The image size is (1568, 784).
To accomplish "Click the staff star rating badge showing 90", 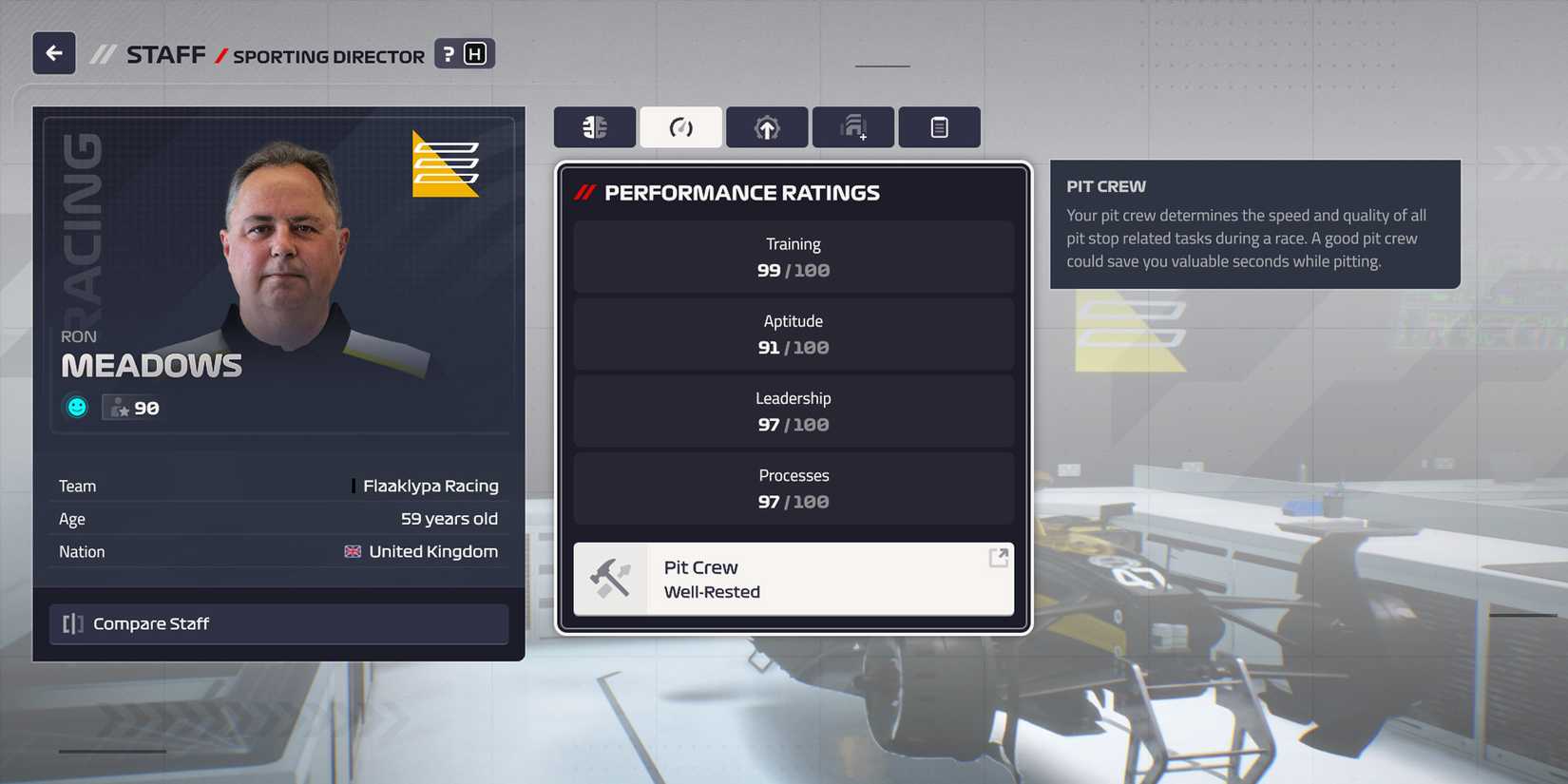I will pyautogui.click(x=133, y=407).
